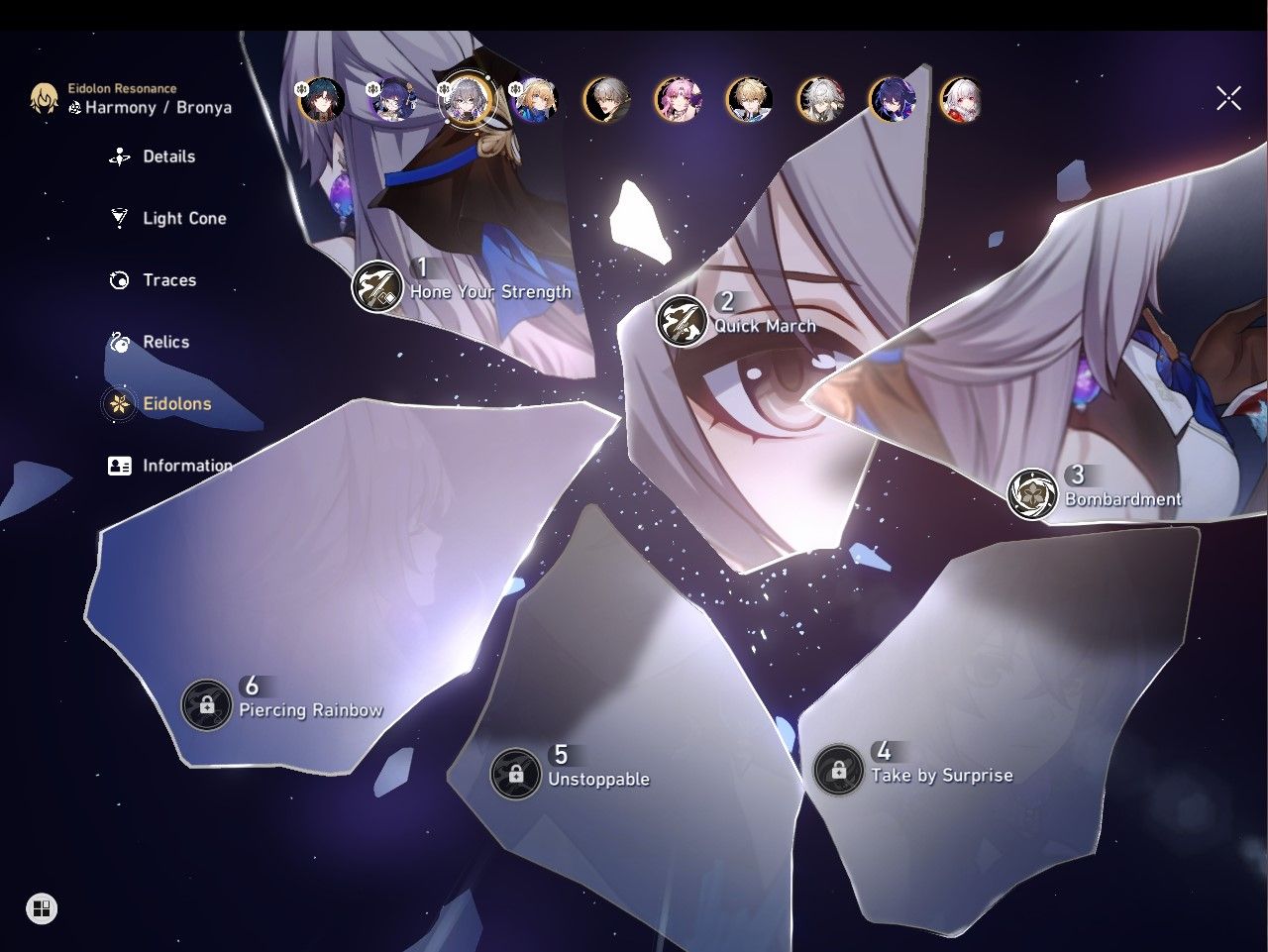Select the Relics sidebar icon
This screenshot has width=1268, height=952.
(119, 342)
